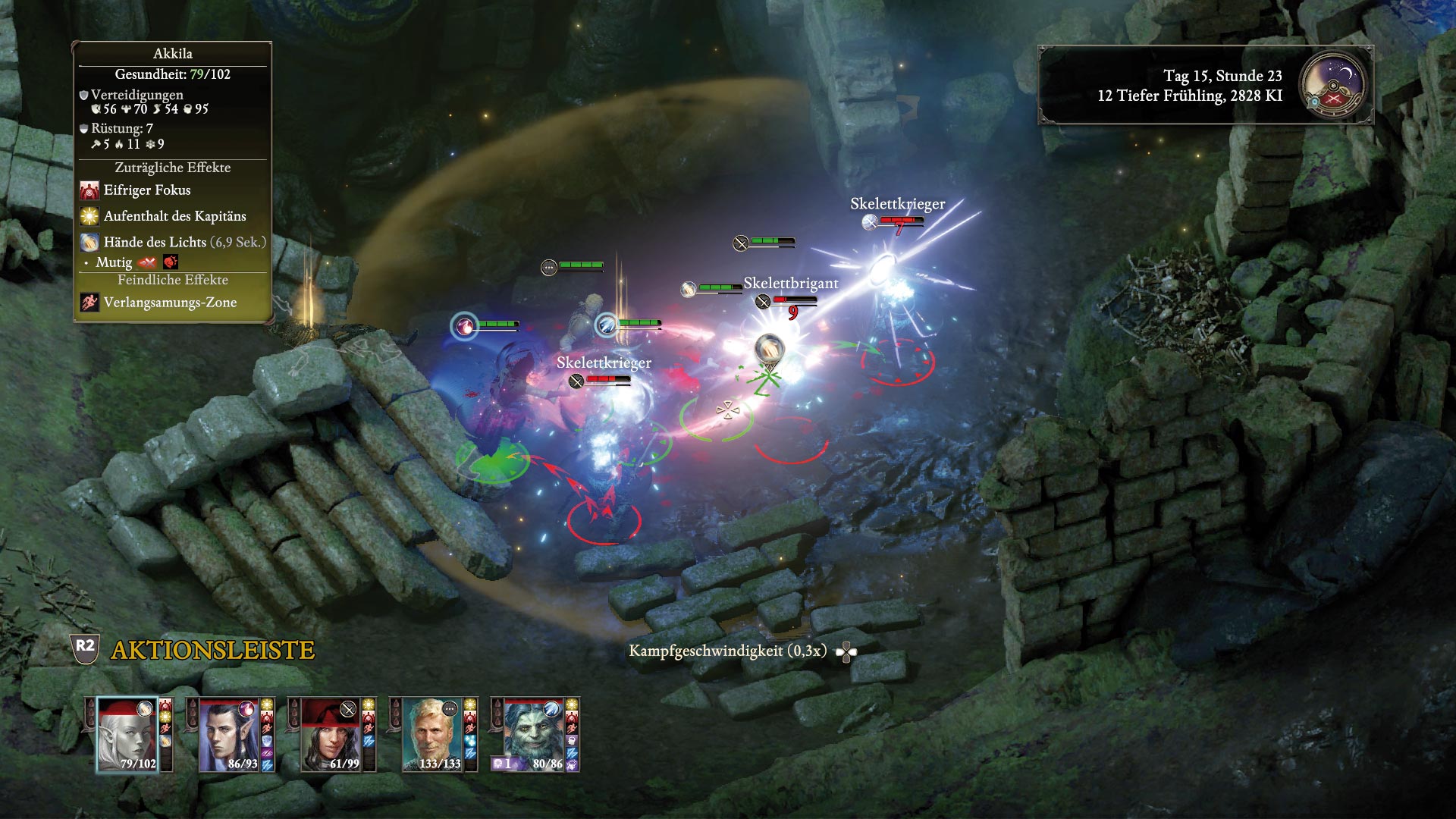Pick the blue-skinned bearded companion portrait
This screenshot has width=1456, height=819.
[534, 734]
